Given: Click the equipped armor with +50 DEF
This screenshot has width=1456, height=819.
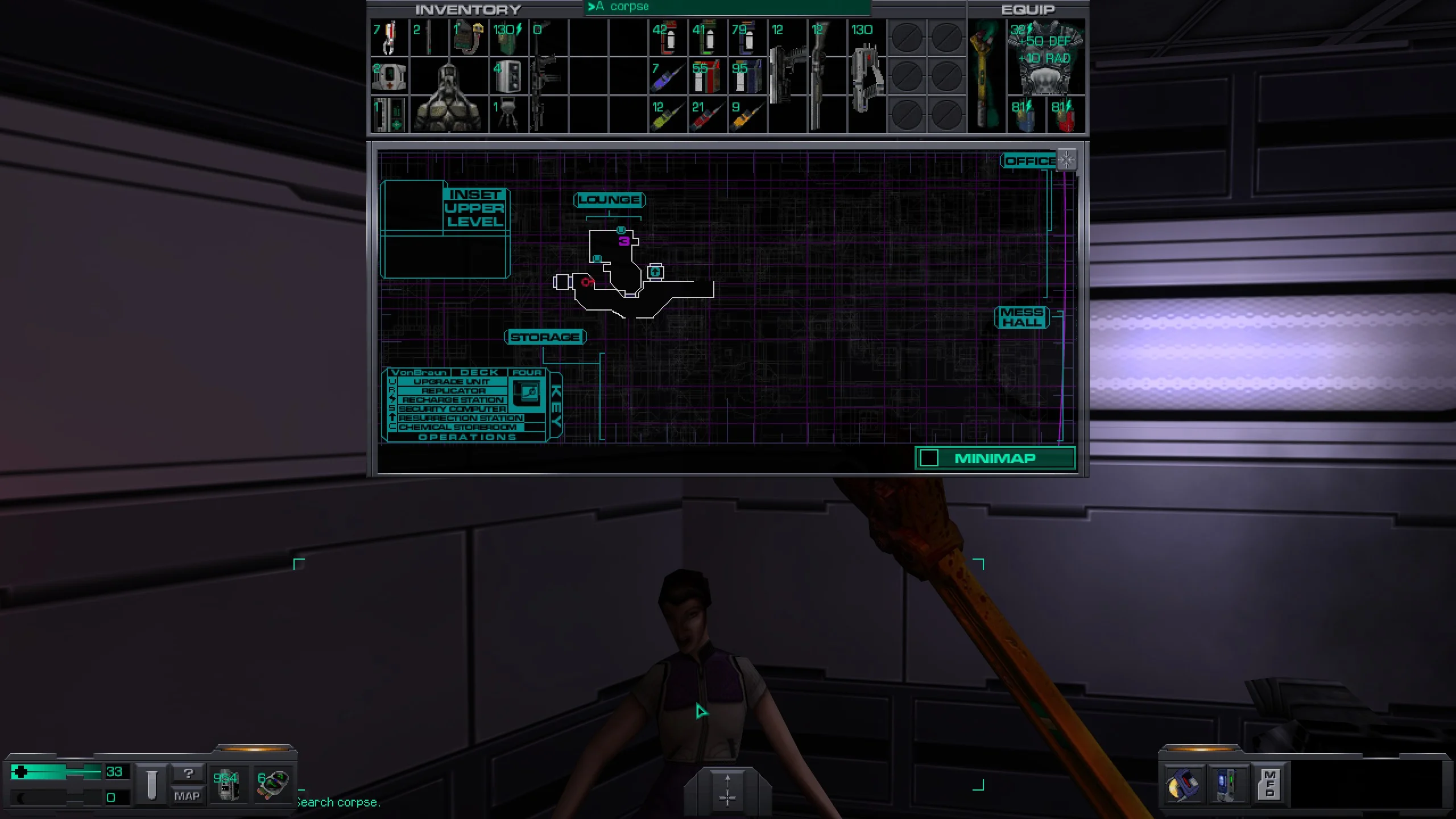Looking at the screenshot, I should tap(1045, 57).
